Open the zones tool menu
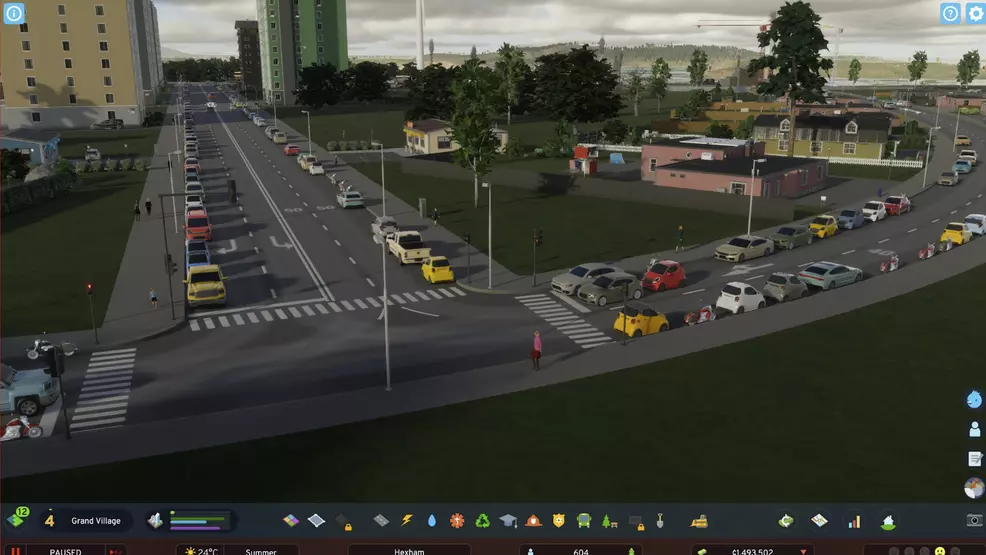 tap(291, 520)
